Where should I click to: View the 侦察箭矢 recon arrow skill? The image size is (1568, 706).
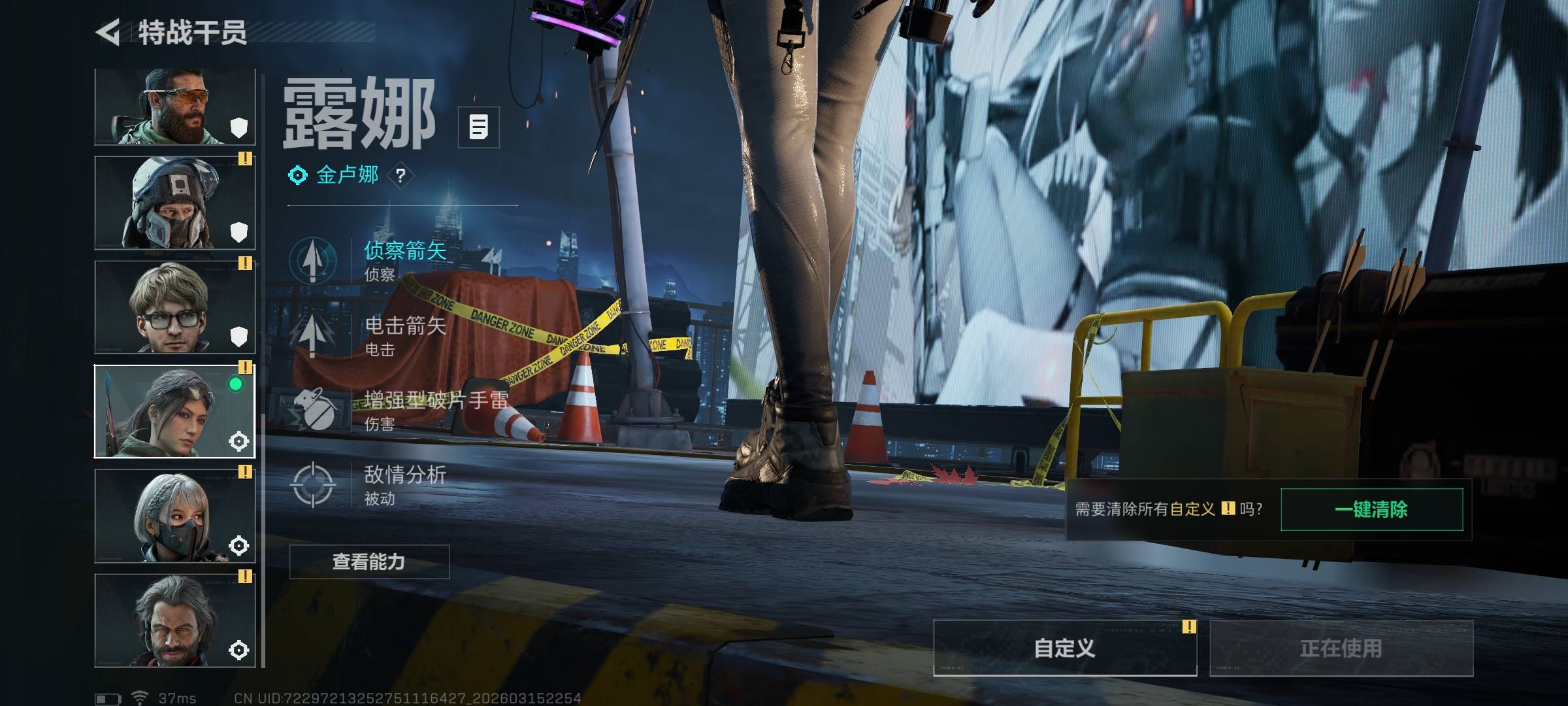coord(313,260)
